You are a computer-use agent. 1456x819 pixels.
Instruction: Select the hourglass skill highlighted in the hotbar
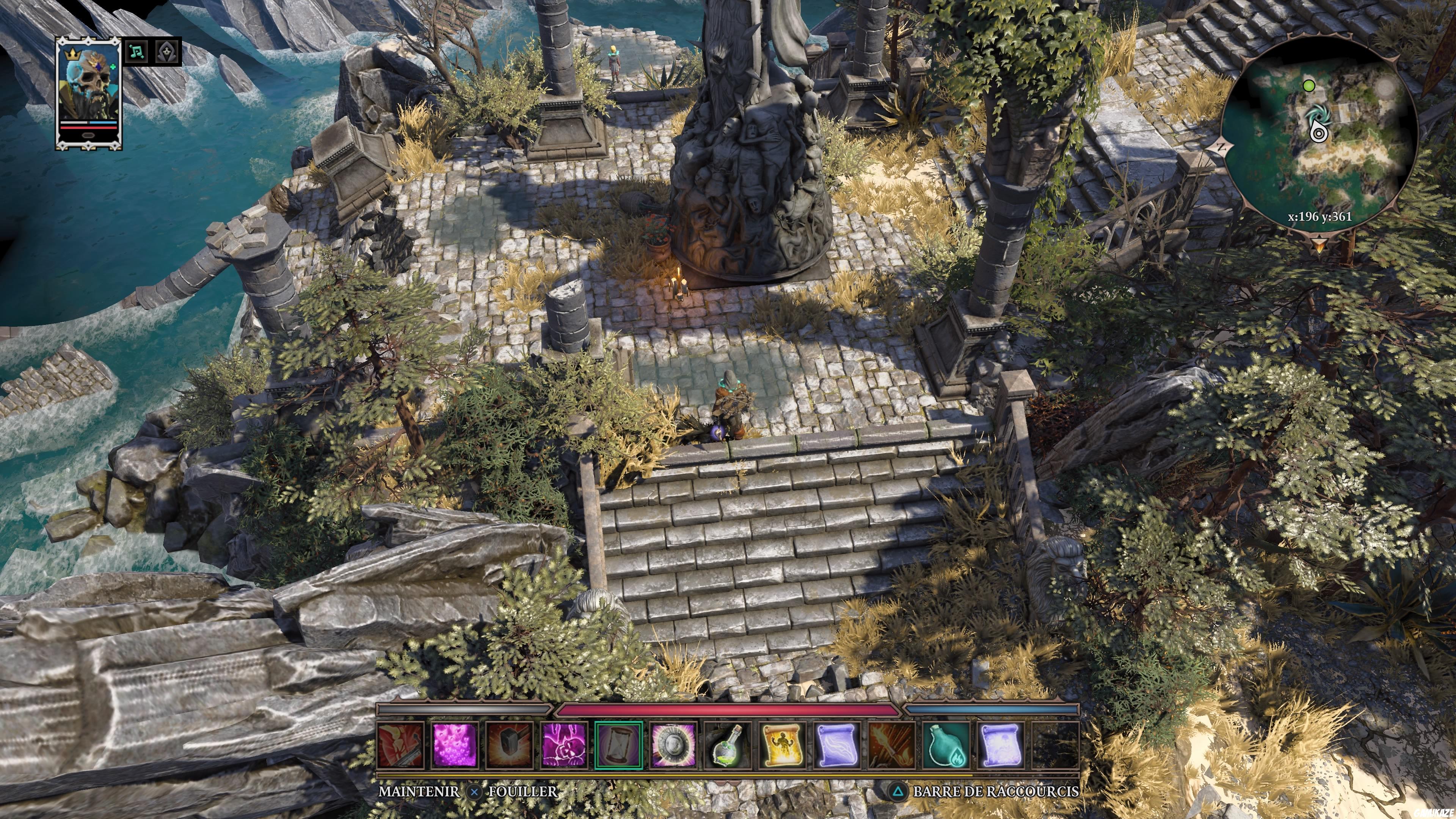pyautogui.click(x=618, y=746)
